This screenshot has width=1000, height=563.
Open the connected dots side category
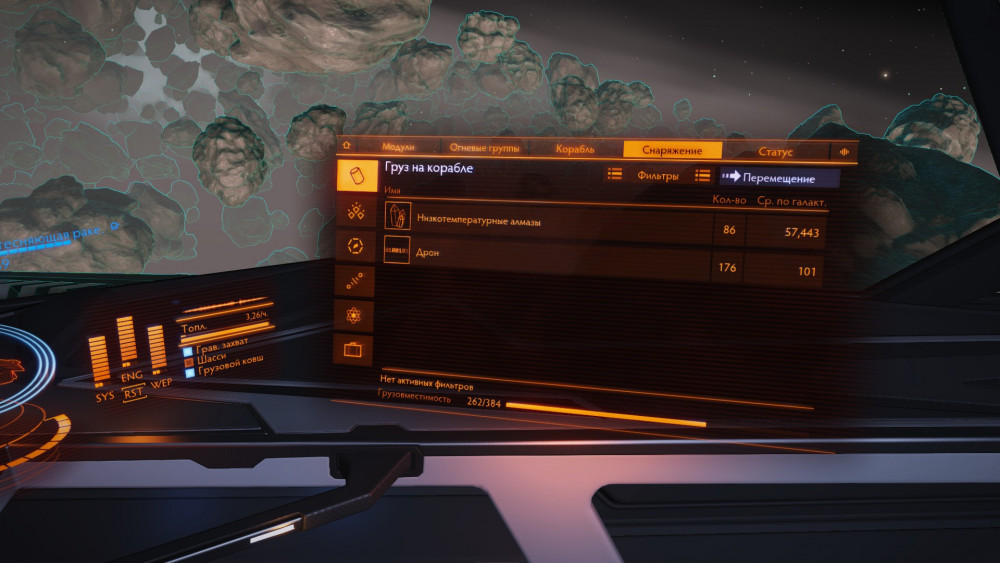tap(356, 281)
